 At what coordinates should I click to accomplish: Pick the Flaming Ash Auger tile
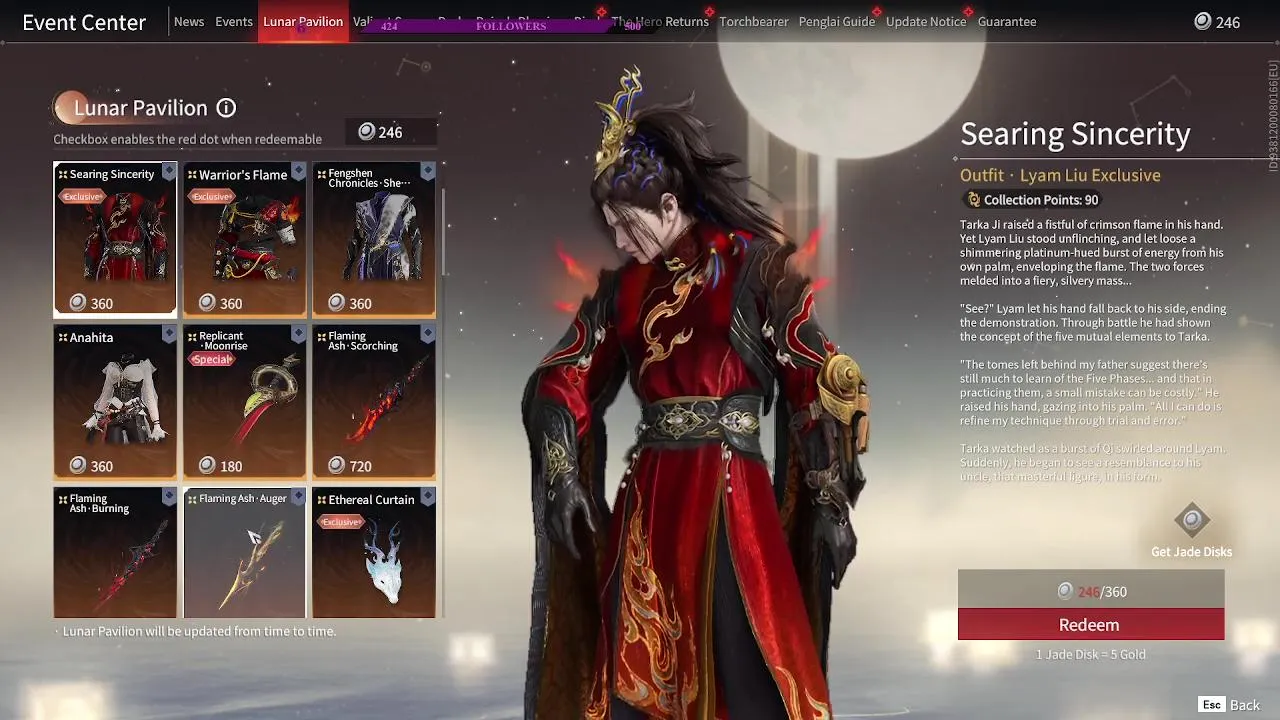coord(244,555)
